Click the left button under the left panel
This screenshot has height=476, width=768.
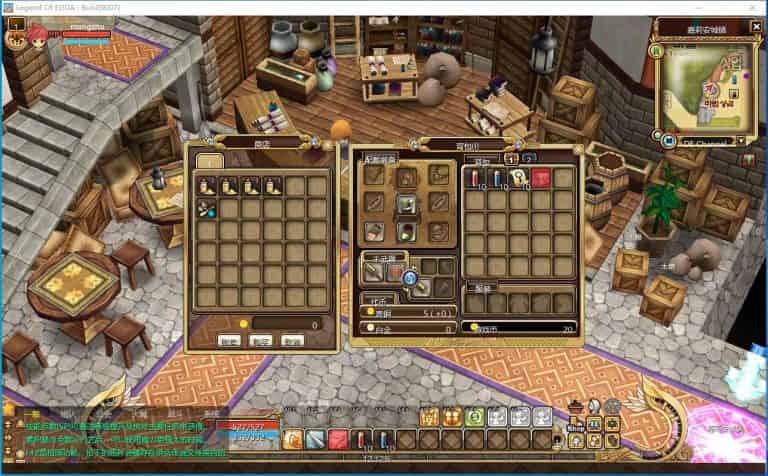pos(230,340)
